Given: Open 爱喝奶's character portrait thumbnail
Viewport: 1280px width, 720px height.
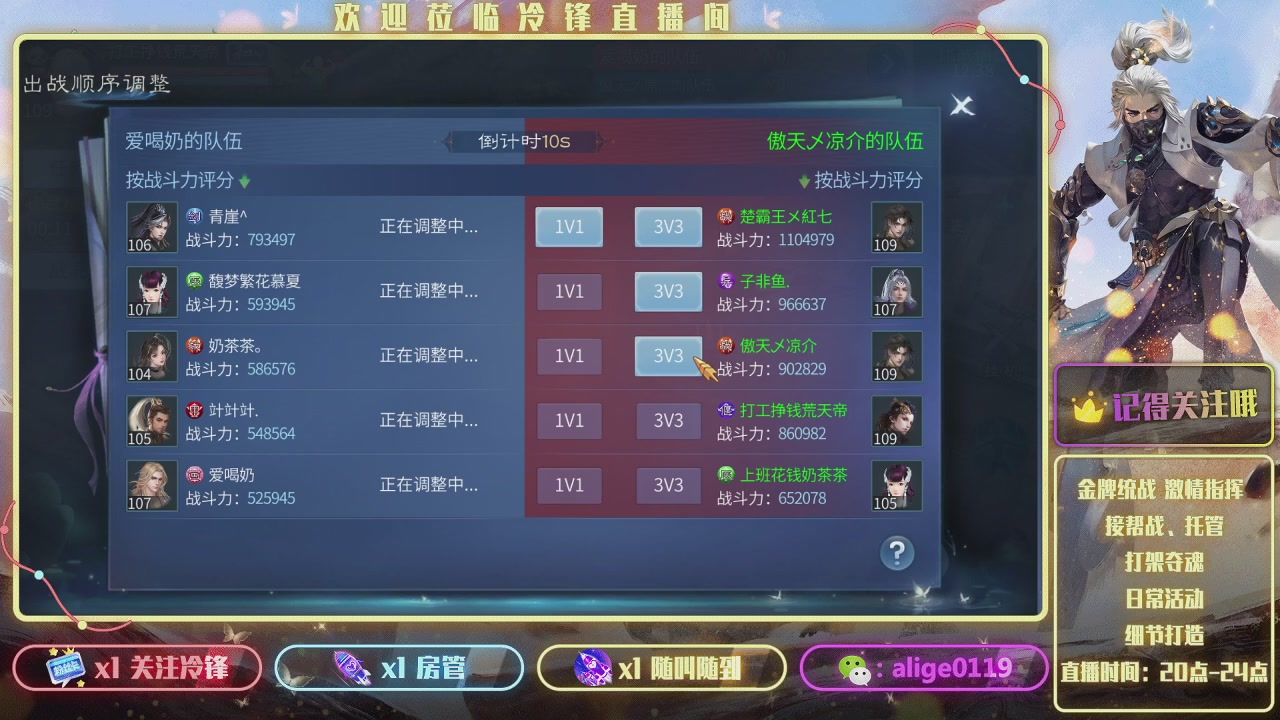Looking at the screenshot, I should click(x=151, y=485).
